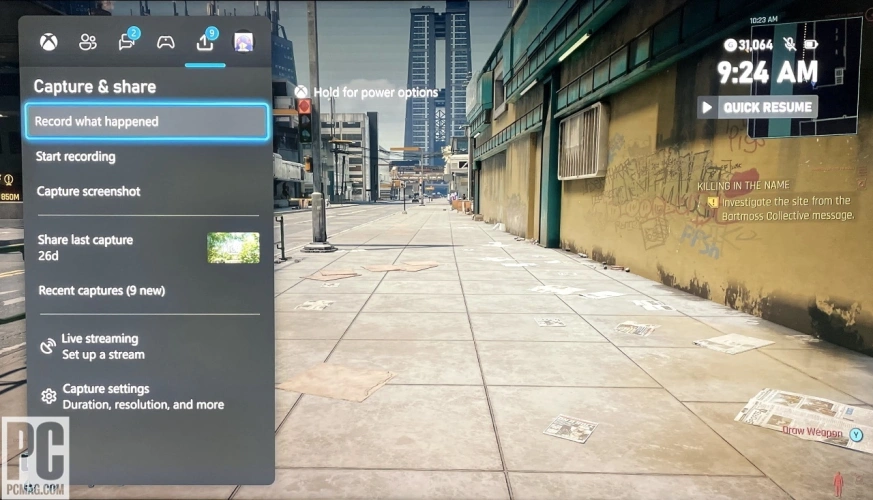Click Capture screenshot entry

pyautogui.click(x=88, y=192)
